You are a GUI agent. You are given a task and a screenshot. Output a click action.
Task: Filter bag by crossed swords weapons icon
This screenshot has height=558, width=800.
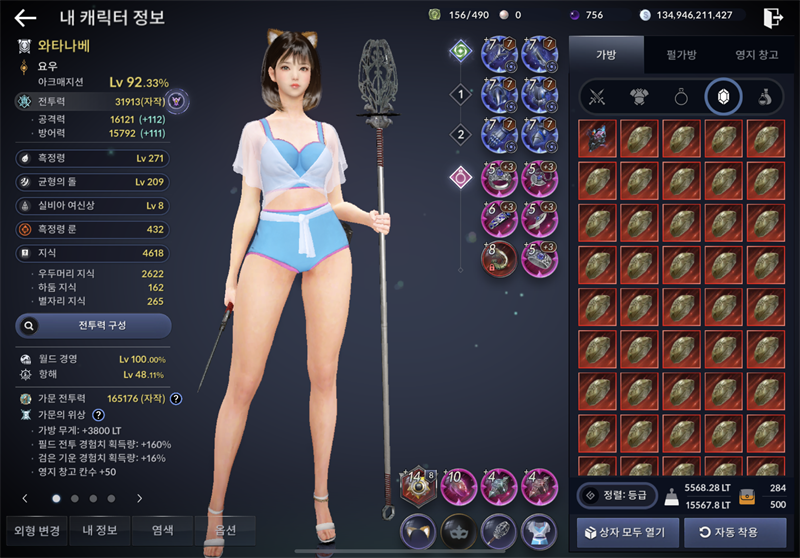[x=598, y=97]
